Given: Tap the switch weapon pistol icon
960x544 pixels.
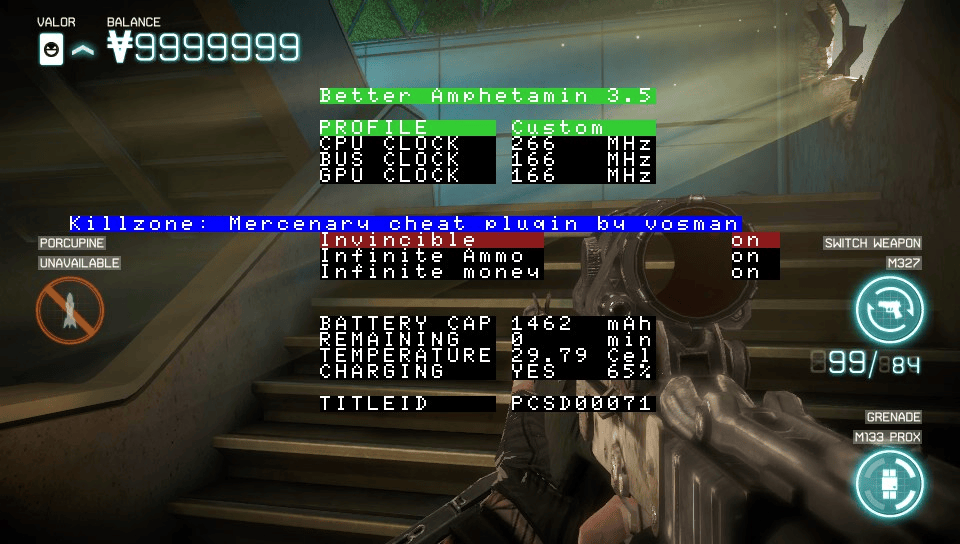Looking at the screenshot, I should point(889,309).
